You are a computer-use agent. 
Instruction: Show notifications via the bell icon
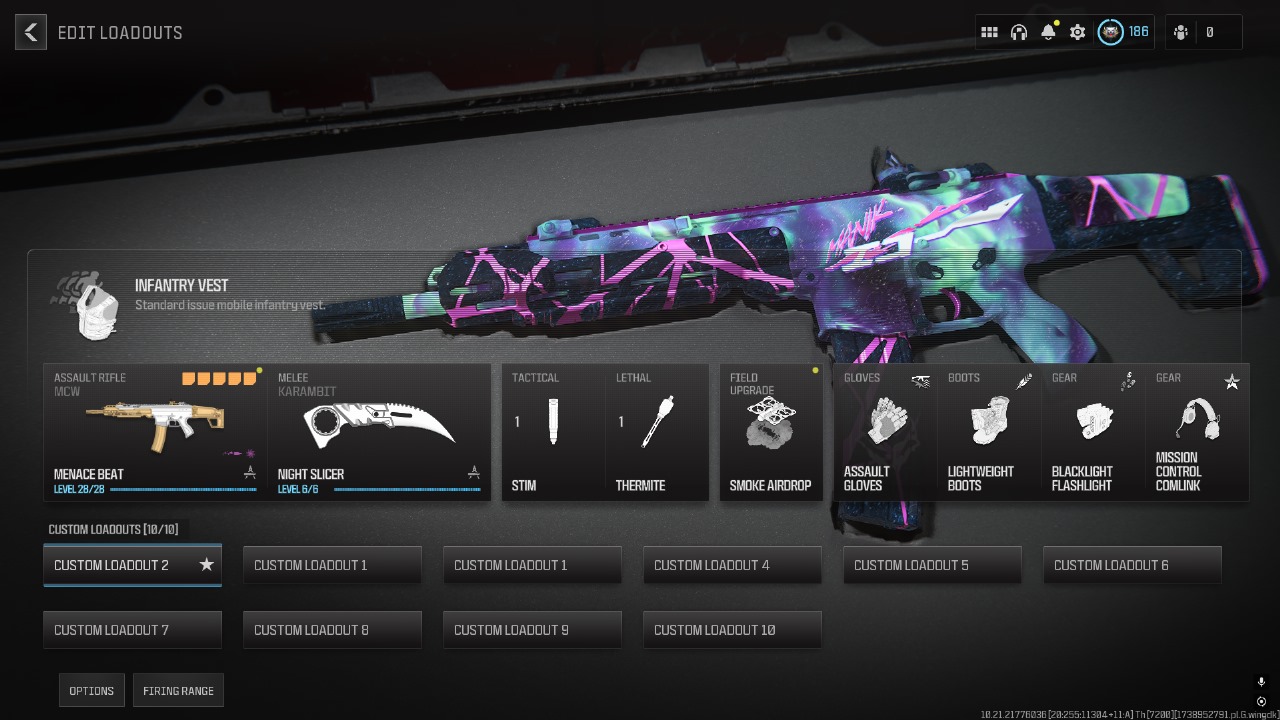coord(1048,32)
